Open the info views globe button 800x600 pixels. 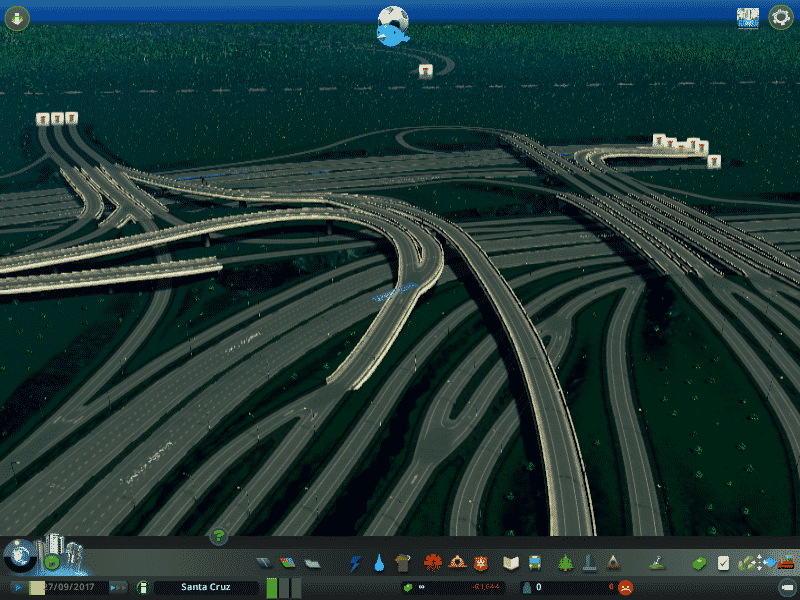click(17, 555)
